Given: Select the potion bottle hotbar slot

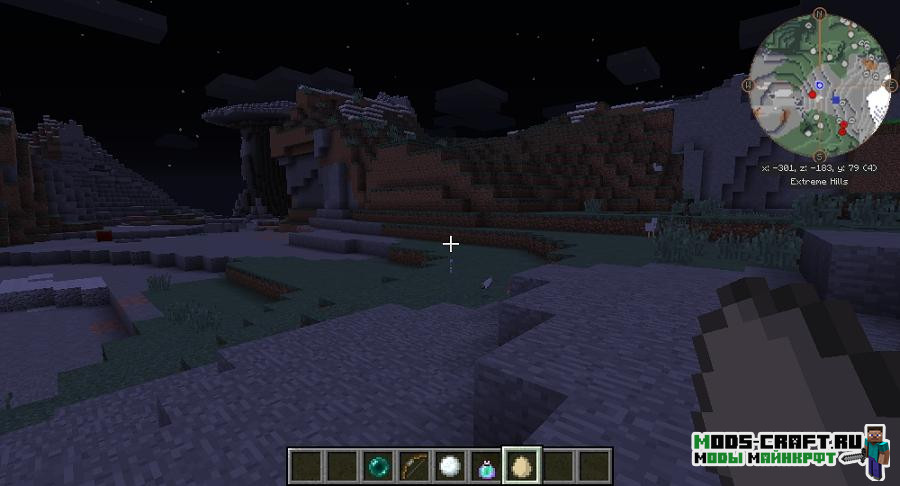Looking at the screenshot, I should [486, 465].
